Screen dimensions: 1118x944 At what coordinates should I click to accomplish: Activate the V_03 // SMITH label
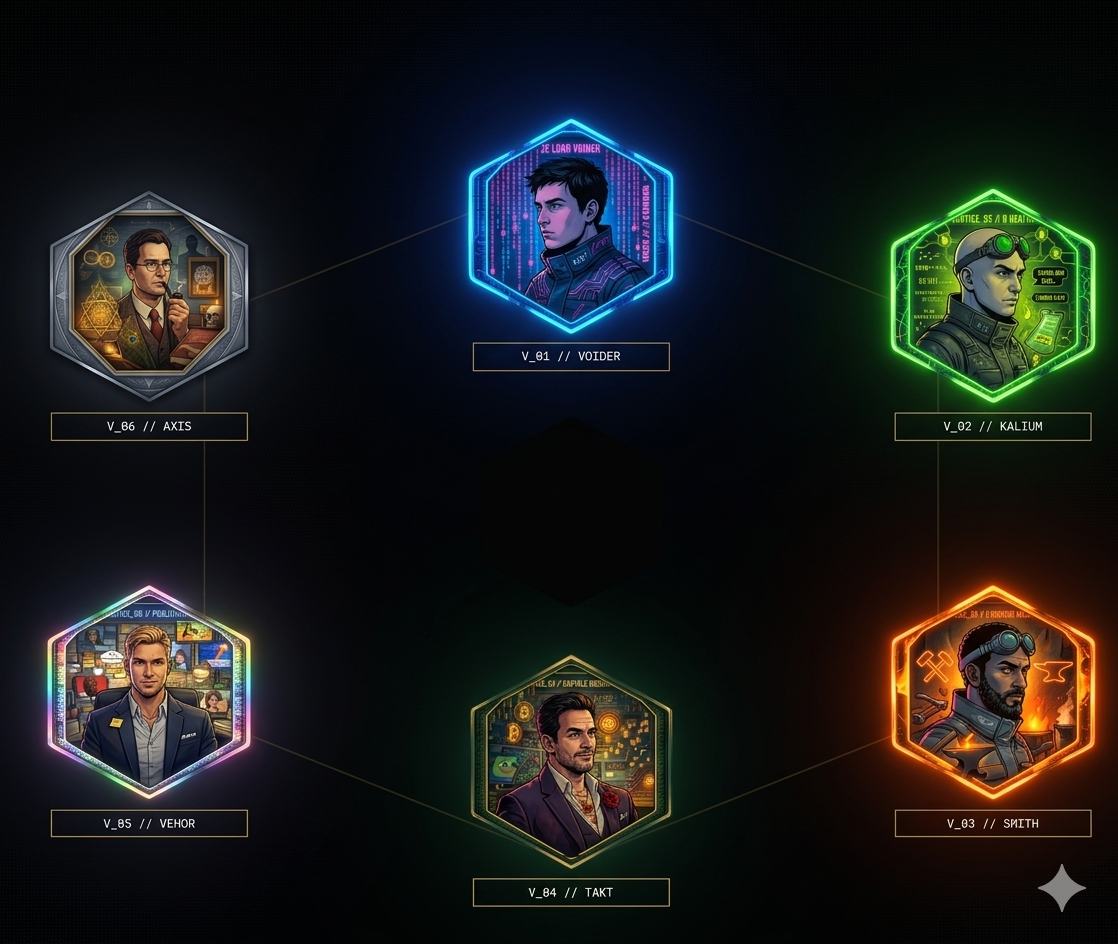click(x=992, y=824)
